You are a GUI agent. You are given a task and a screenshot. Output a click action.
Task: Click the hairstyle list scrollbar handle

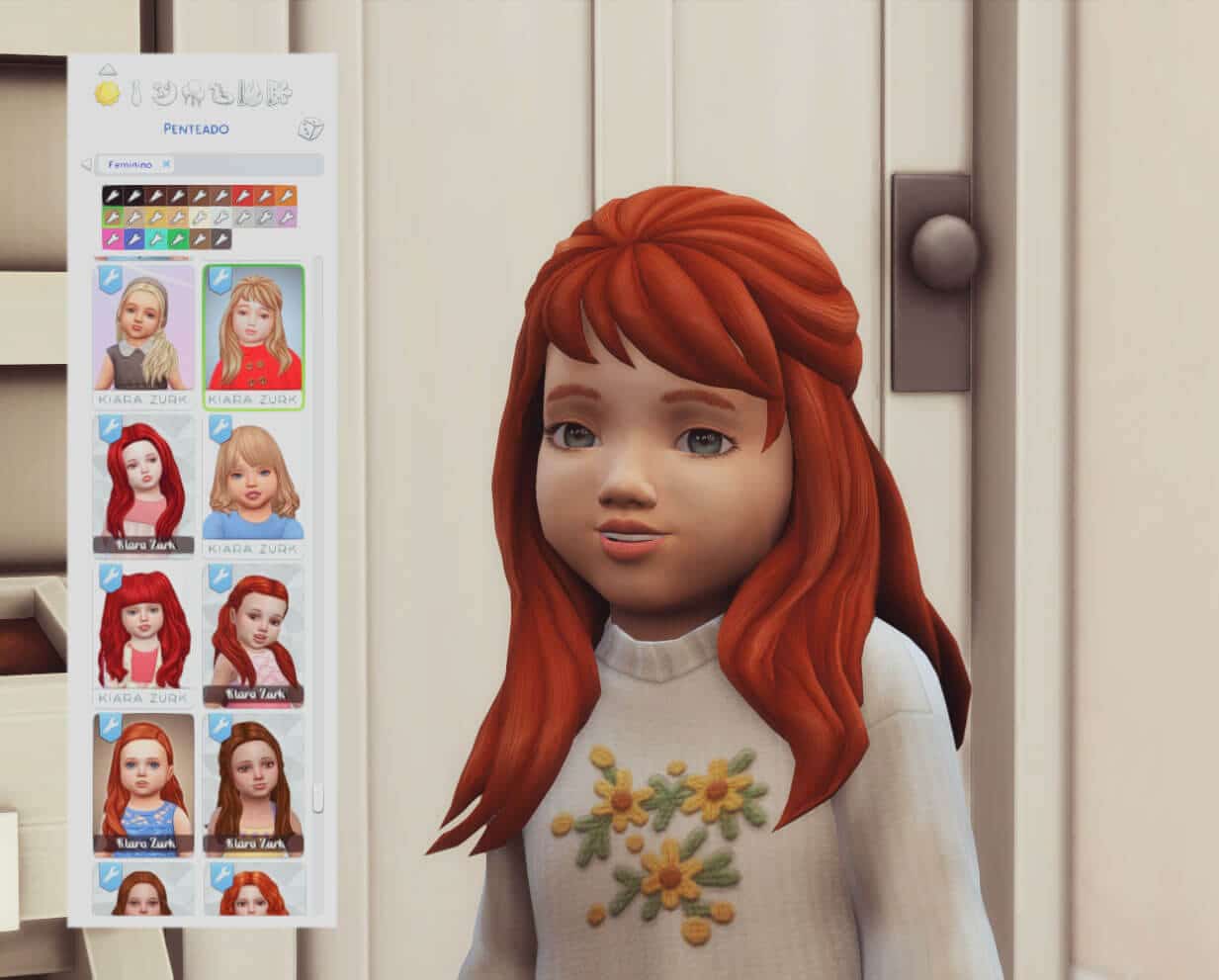point(317,797)
